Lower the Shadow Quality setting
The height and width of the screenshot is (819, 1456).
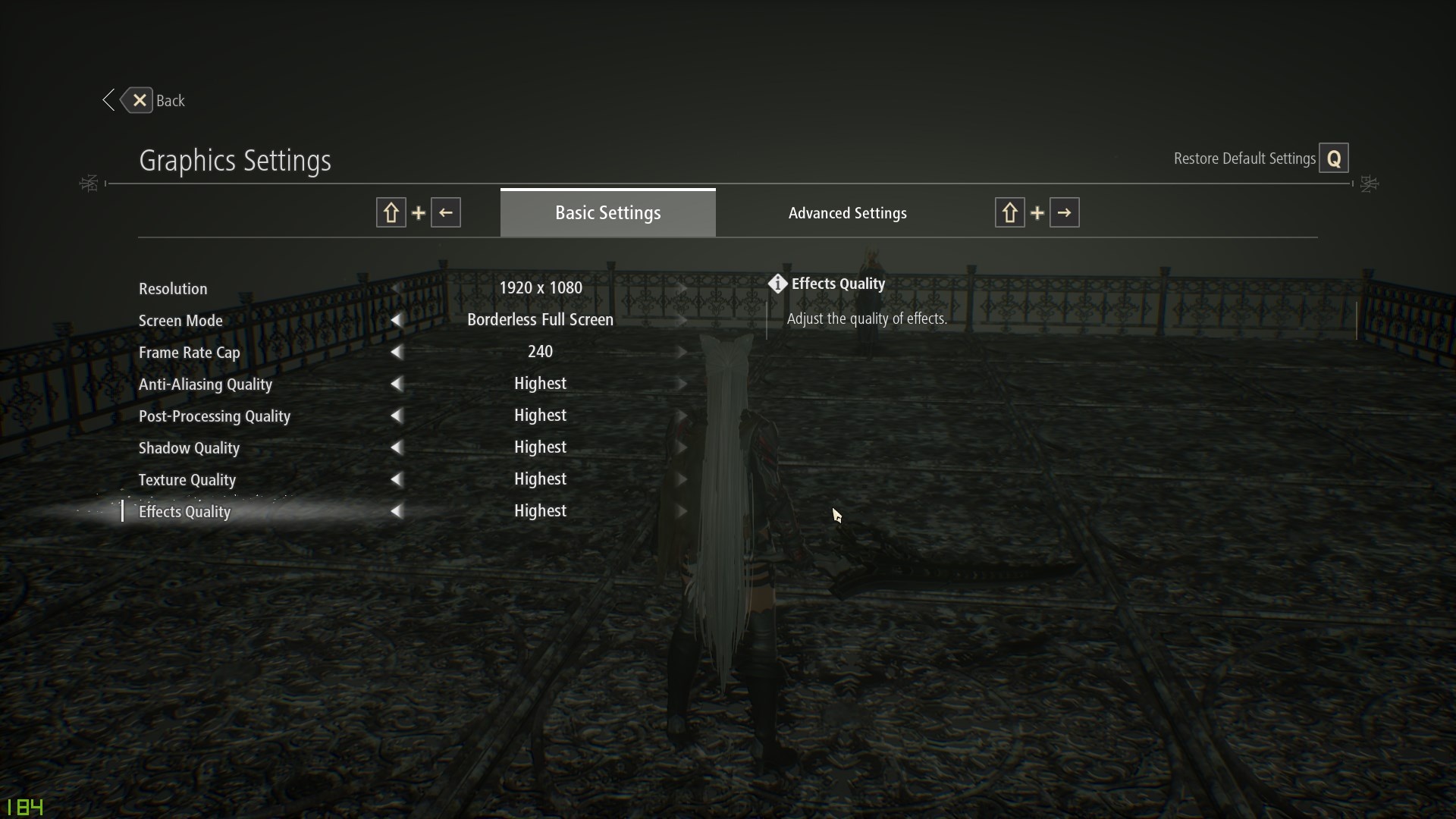pos(396,448)
